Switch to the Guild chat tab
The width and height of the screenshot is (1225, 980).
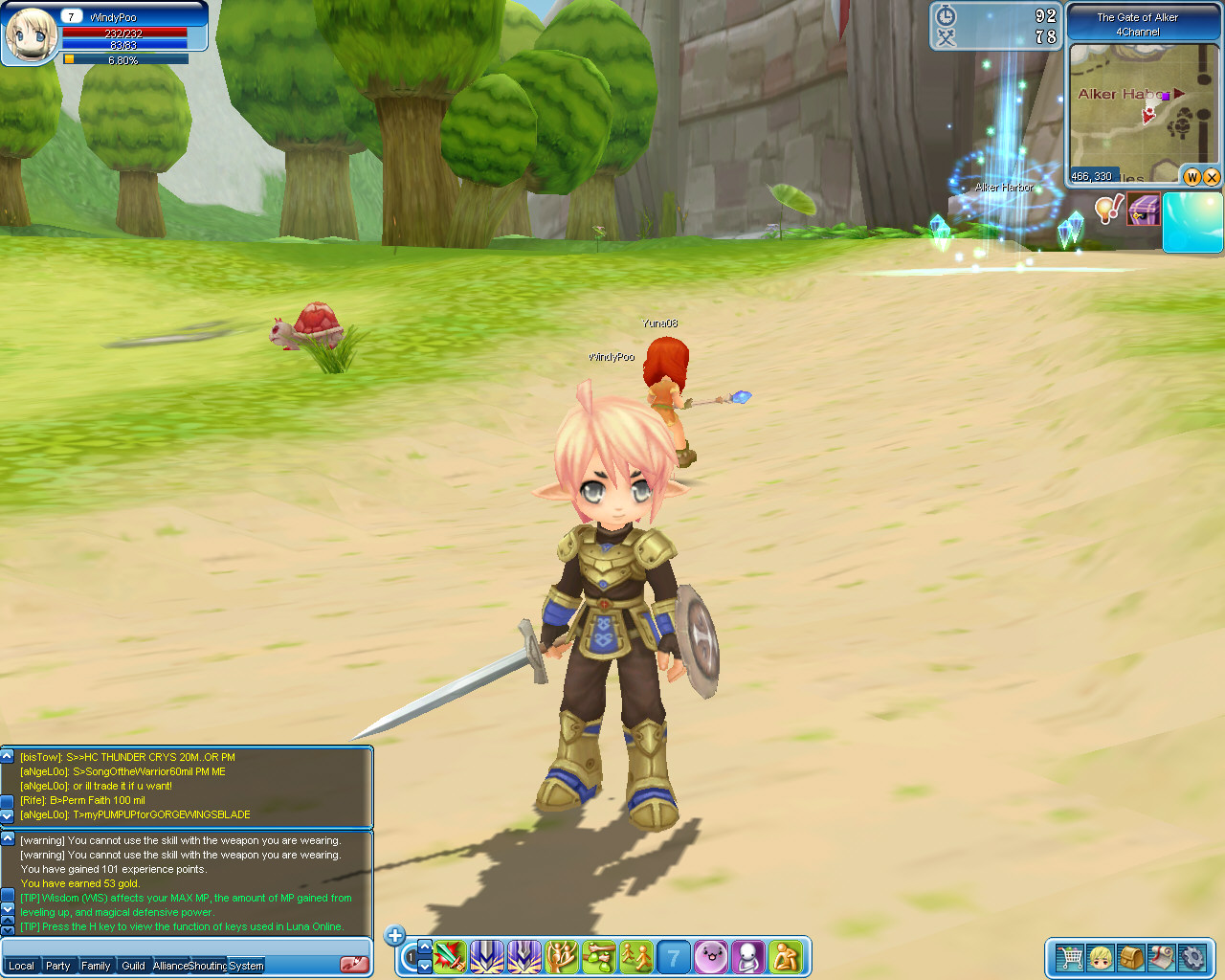coord(133,966)
